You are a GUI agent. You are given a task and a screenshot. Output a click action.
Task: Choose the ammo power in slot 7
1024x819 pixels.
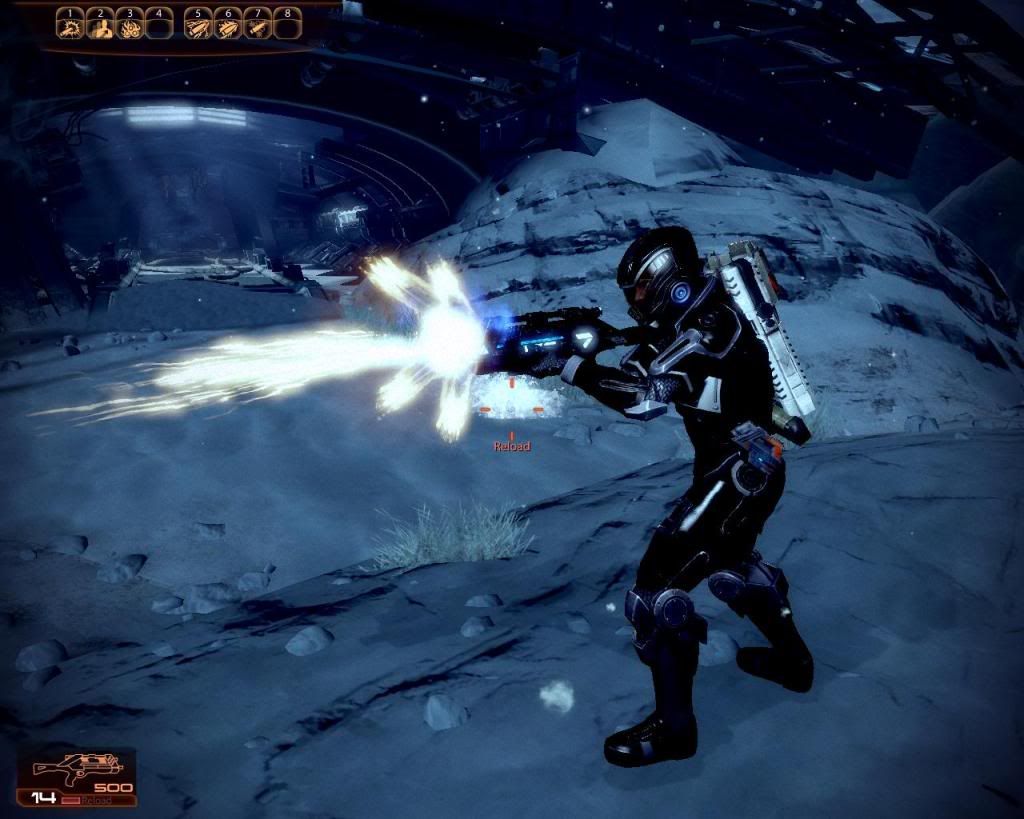pyautogui.click(x=258, y=28)
